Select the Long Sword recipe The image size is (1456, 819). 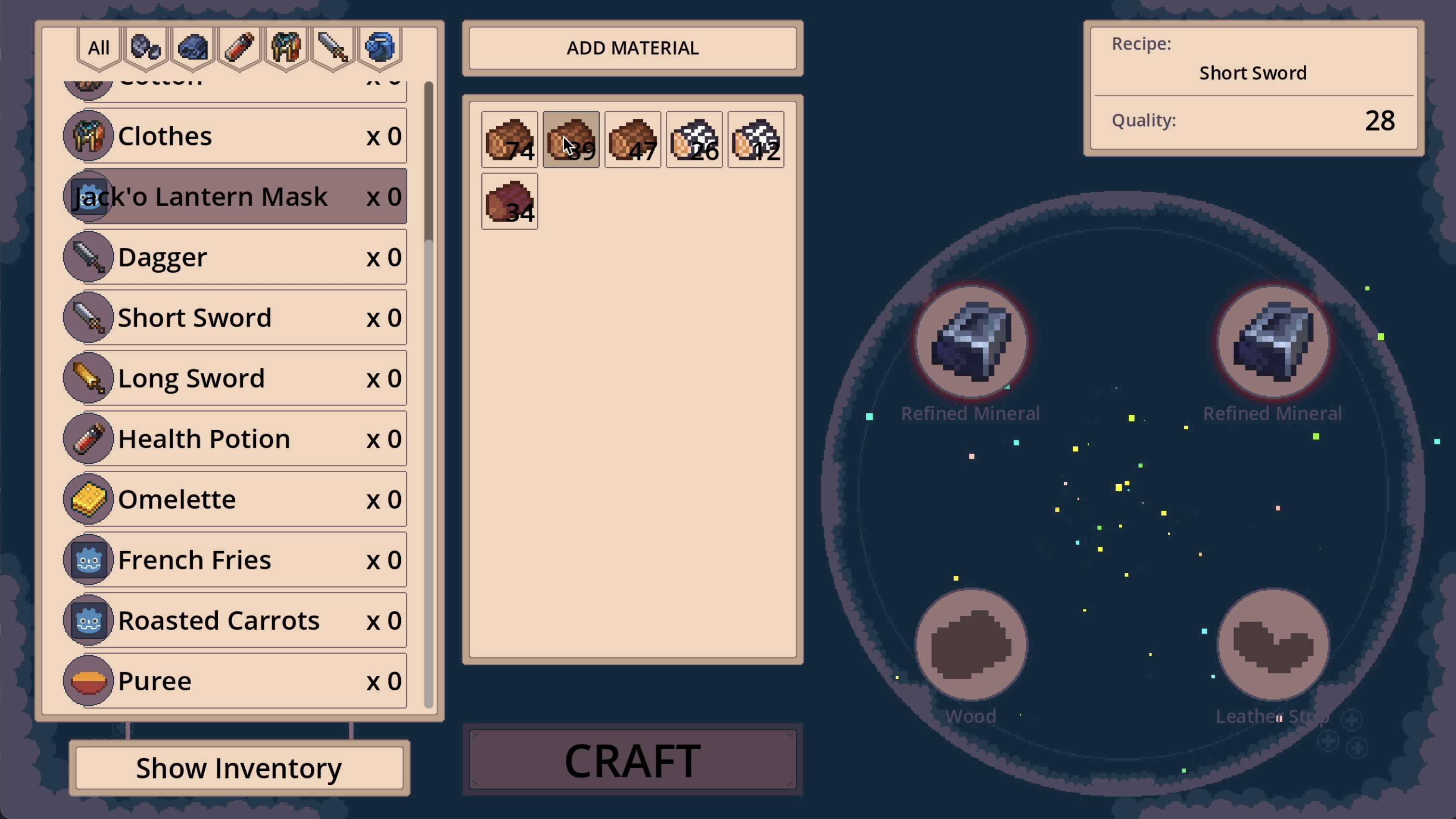[x=235, y=378]
